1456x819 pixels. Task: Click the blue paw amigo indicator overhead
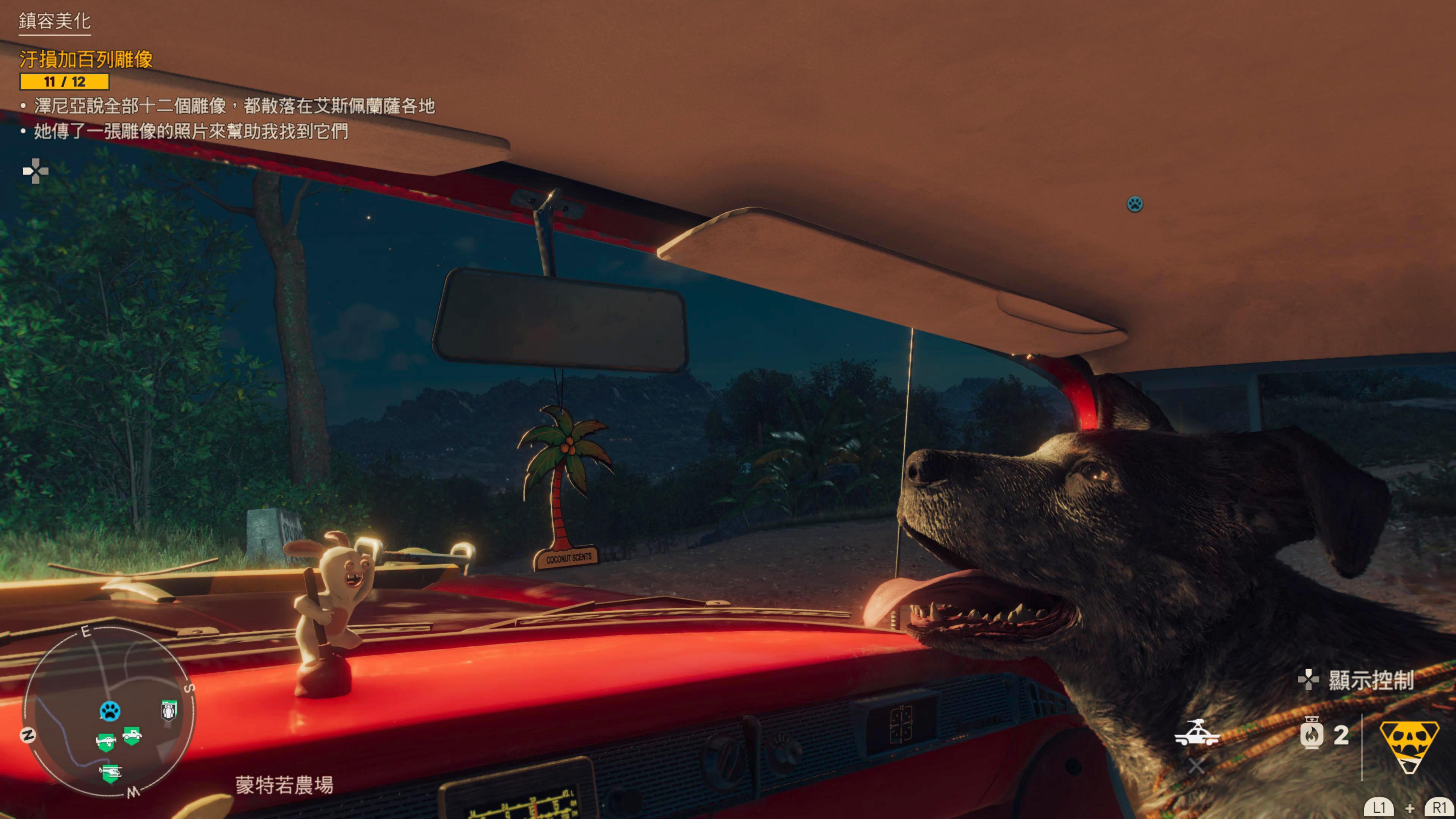[x=1134, y=204]
